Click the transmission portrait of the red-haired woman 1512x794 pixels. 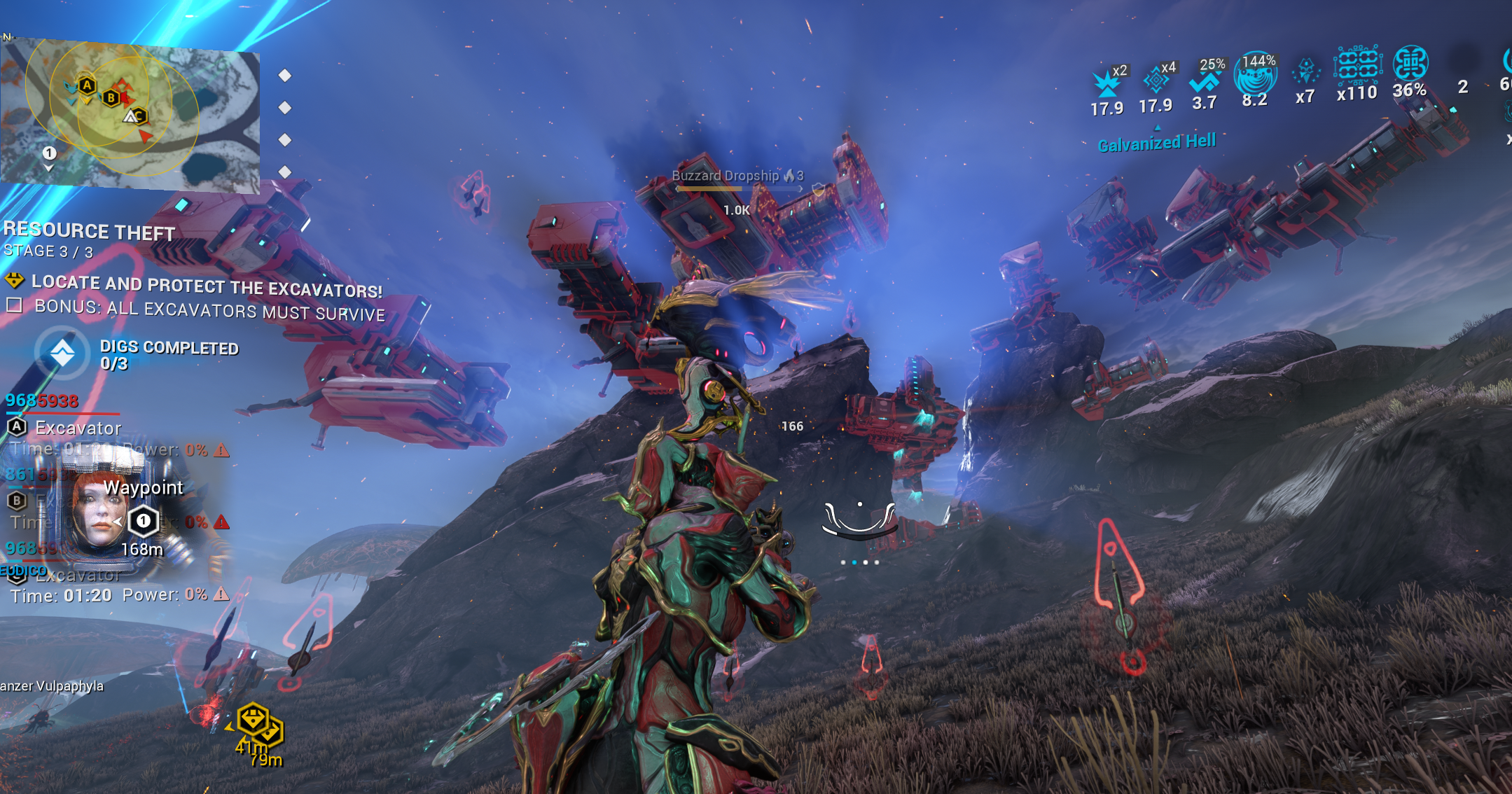point(97,510)
